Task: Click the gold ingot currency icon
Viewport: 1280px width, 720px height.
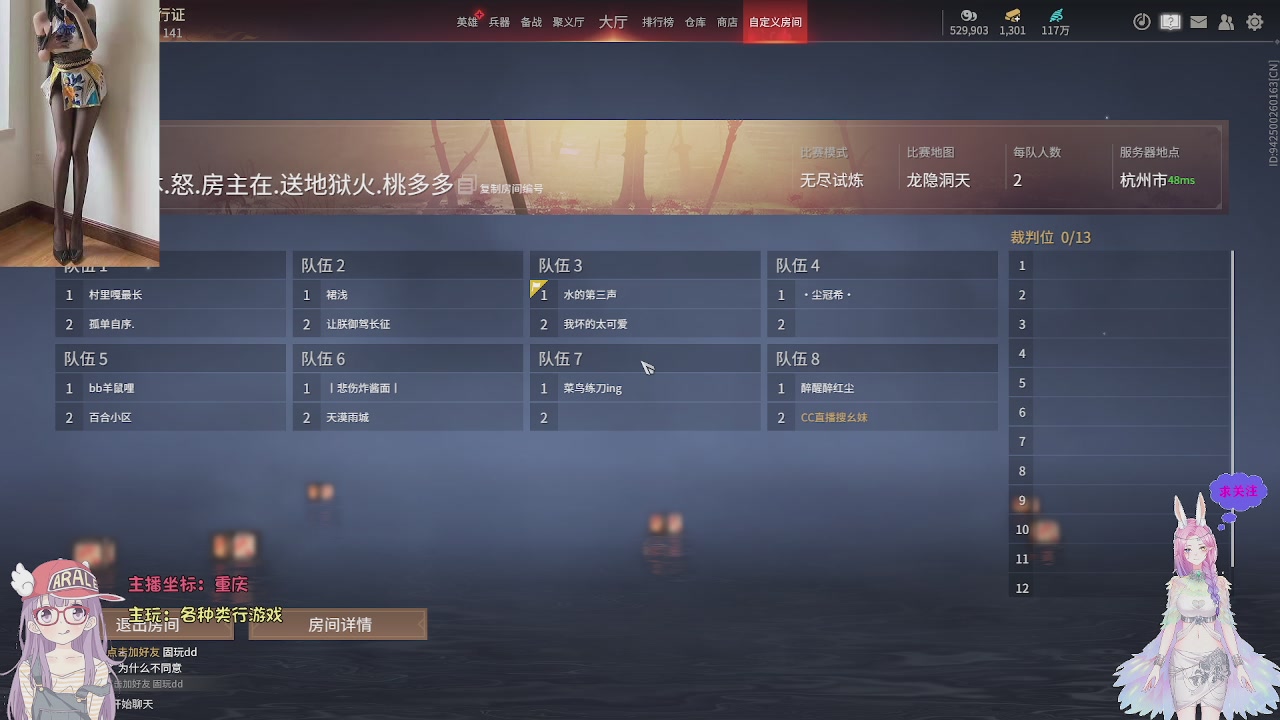Action: pyautogui.click(x=1011, y=17)
